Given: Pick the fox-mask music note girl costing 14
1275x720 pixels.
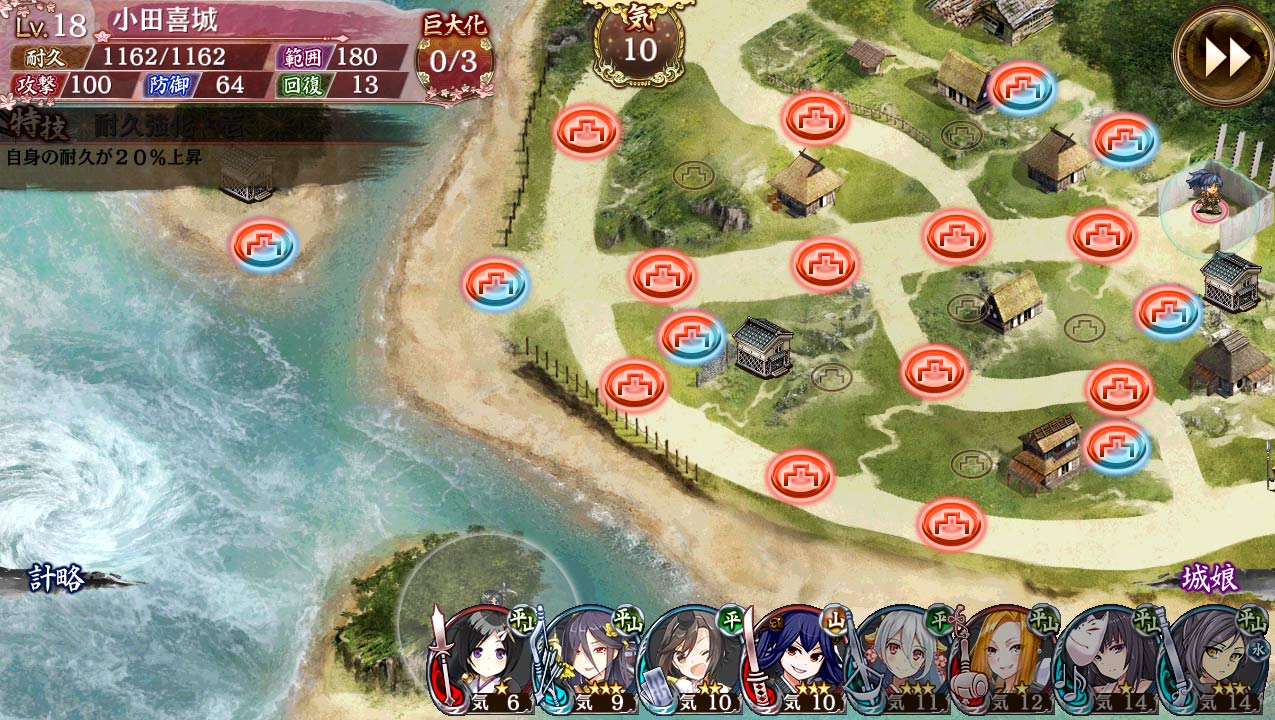Looking at the screenshot, I should point(1109,662).
